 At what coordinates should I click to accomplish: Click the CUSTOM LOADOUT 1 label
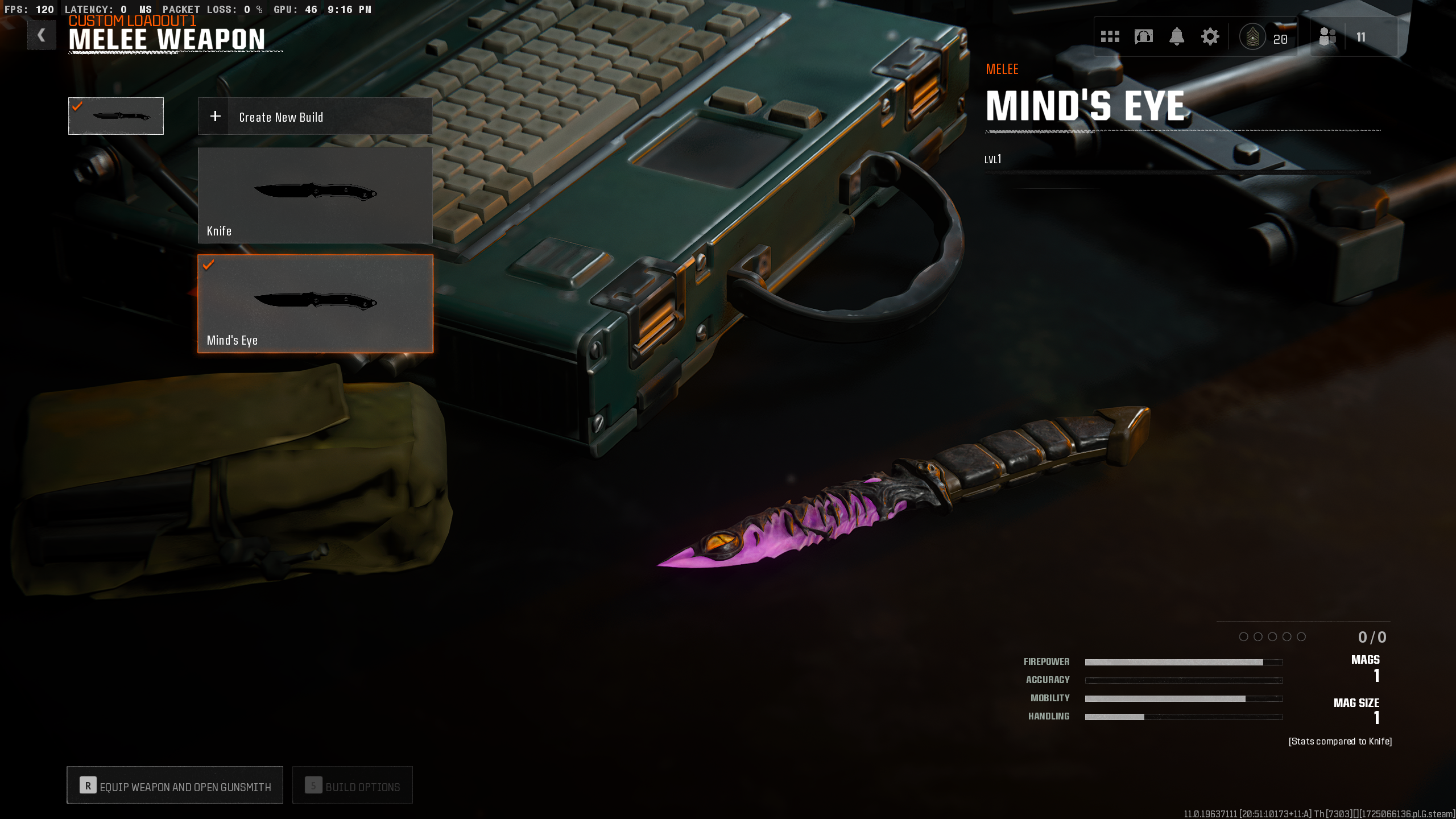pos(132,21)
